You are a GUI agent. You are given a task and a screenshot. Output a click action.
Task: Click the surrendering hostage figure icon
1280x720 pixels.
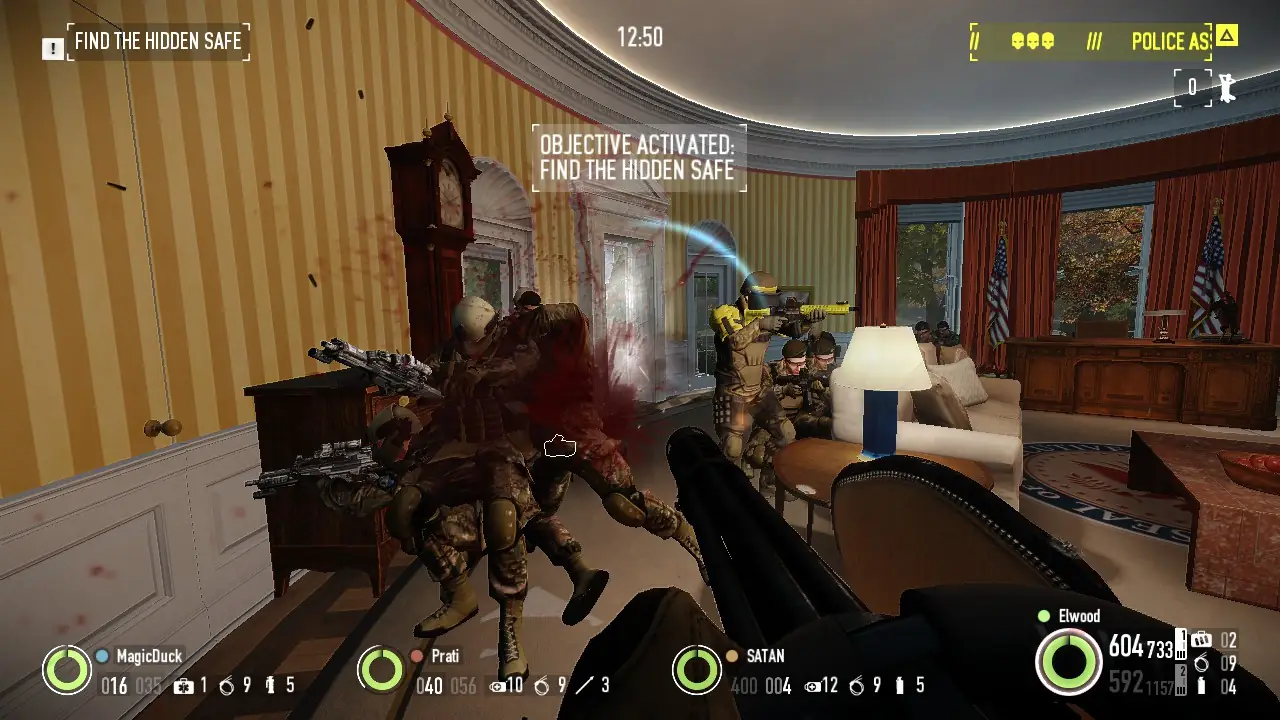pyautogui.click(x=1227, y=89)
